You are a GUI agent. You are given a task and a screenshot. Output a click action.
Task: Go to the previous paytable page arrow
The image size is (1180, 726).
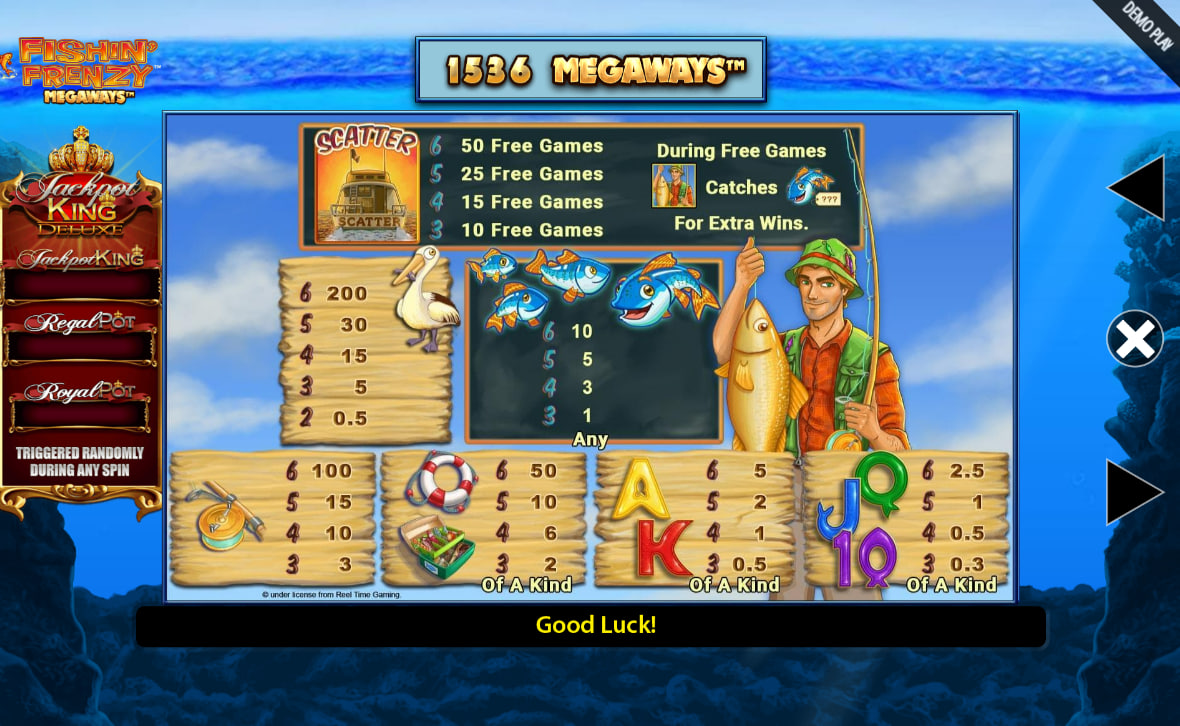(1139, 187)
